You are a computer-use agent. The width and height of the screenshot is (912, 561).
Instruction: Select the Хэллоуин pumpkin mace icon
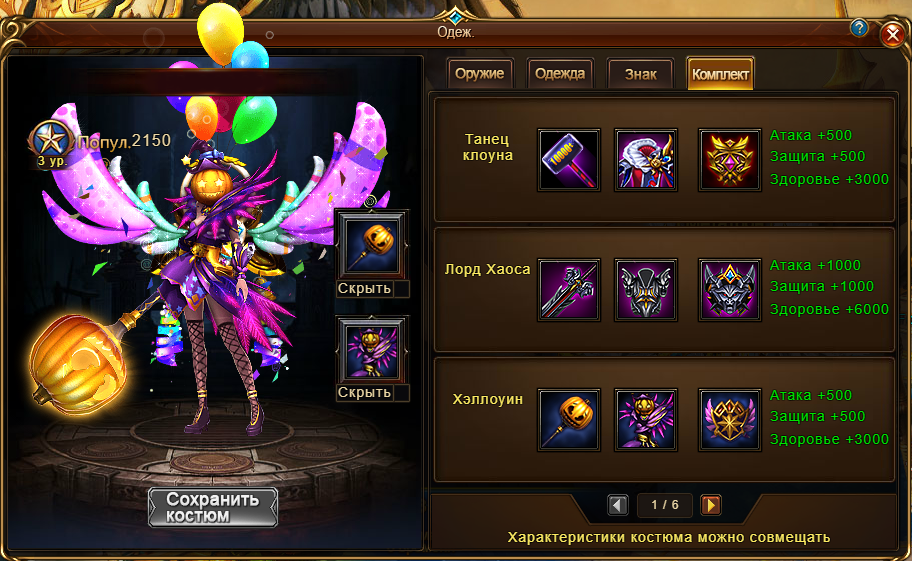tap(569, 420)
